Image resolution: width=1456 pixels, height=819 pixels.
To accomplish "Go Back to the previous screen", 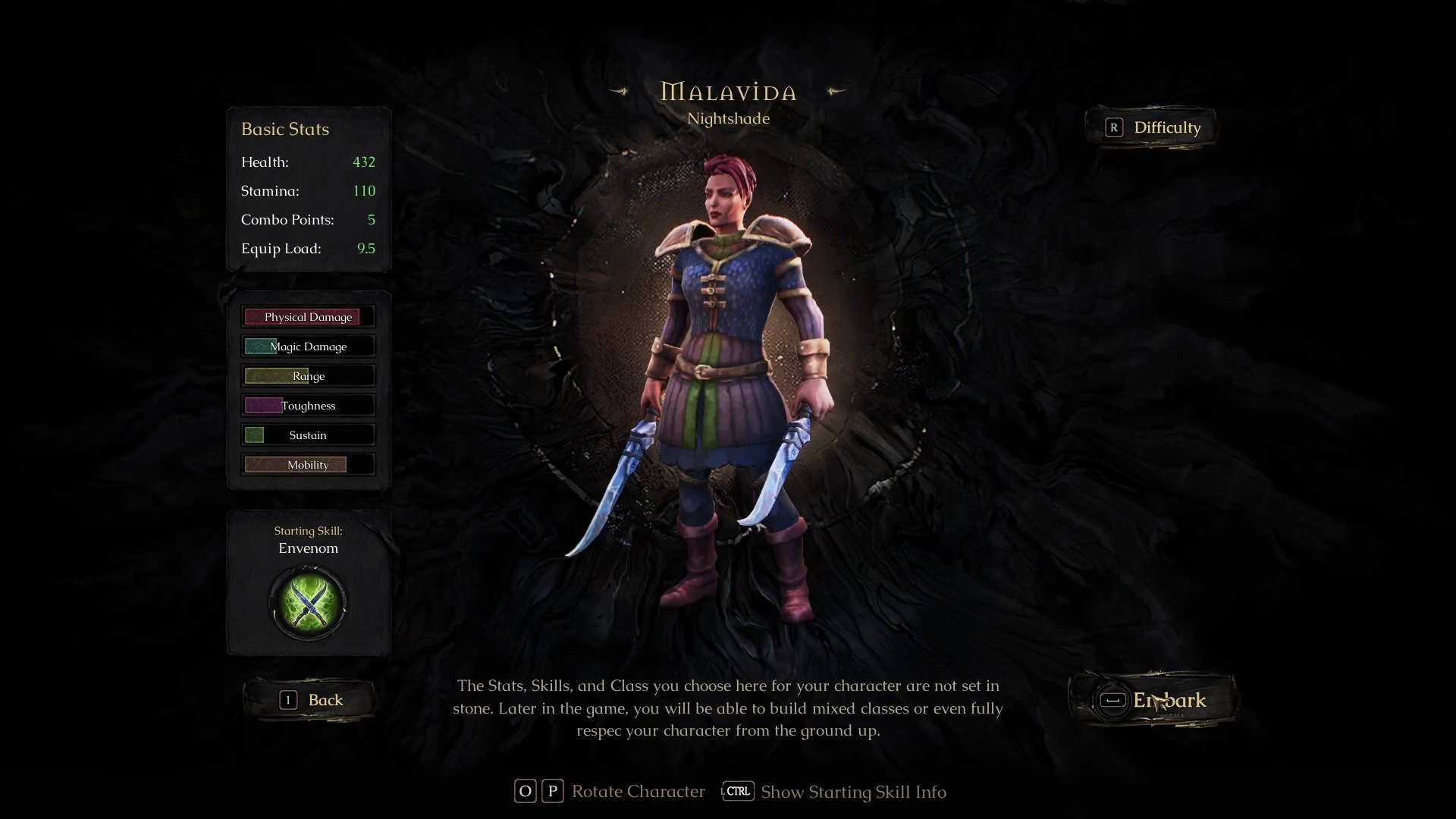I will click(x=311, y=700).
